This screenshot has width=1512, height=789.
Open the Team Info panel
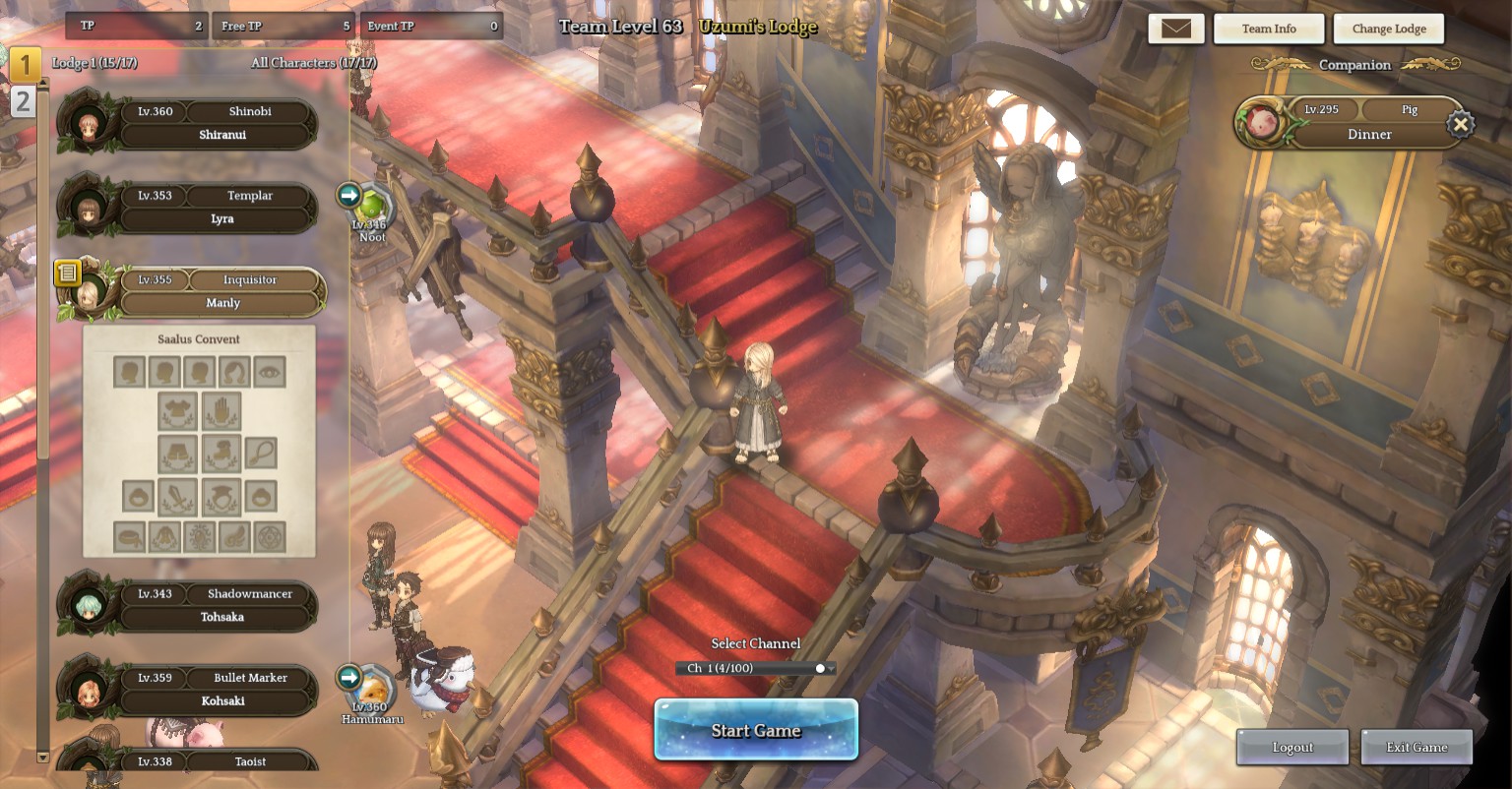[1268, 29]
